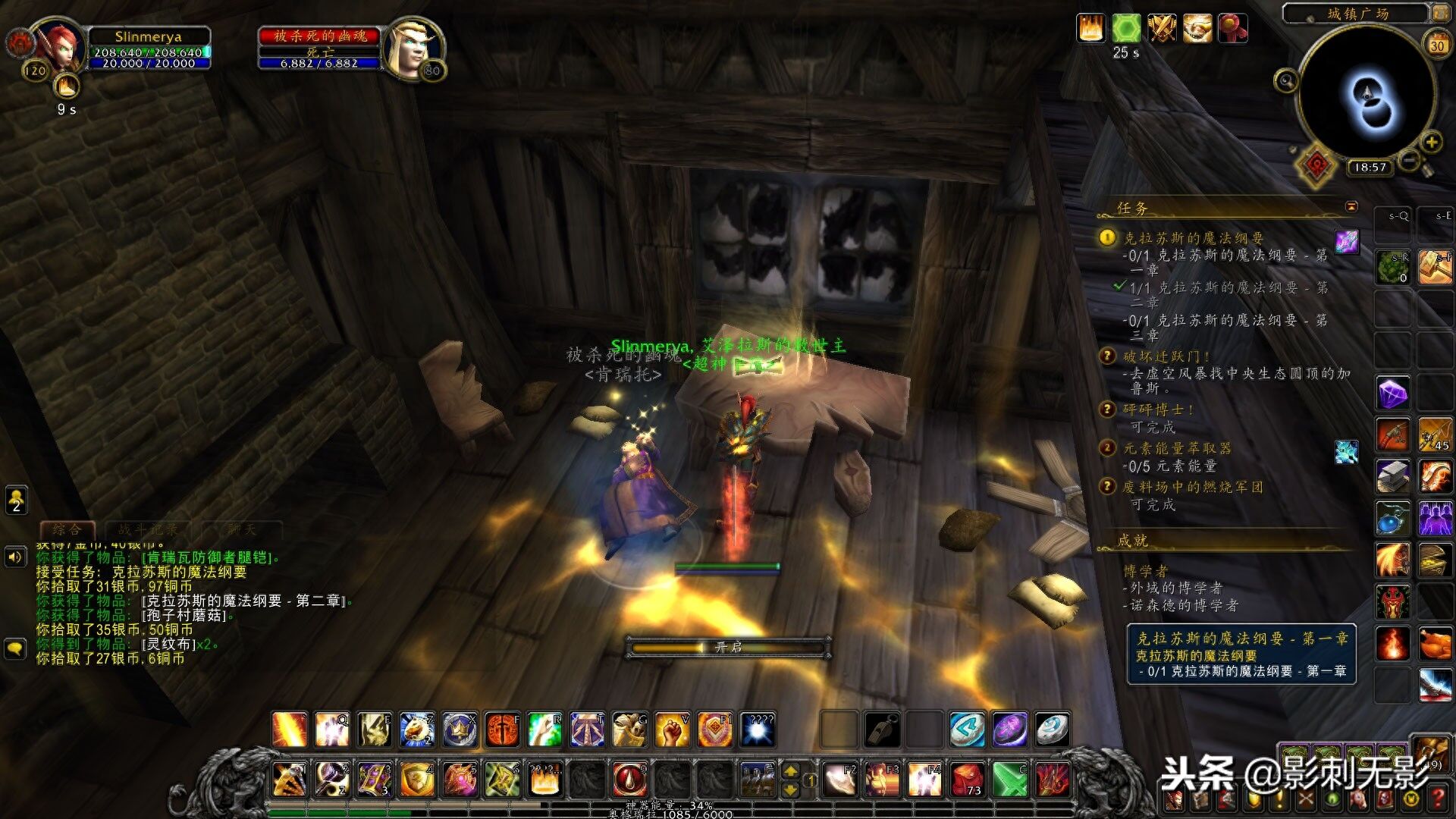Zoom out the minimap with minus button
The width and height of the screenshot is (1456, 819).
[x=1409, y=160]
